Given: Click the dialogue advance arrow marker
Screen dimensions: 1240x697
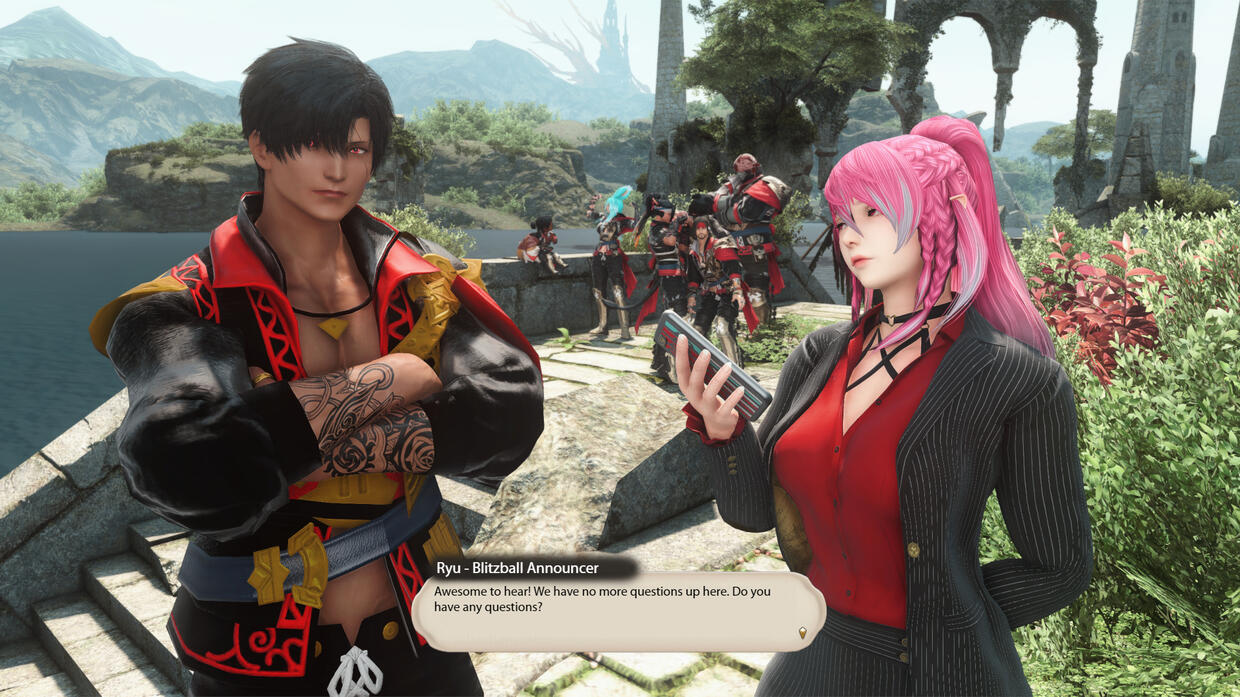Looking at the screenshot, I should (802, 632).
